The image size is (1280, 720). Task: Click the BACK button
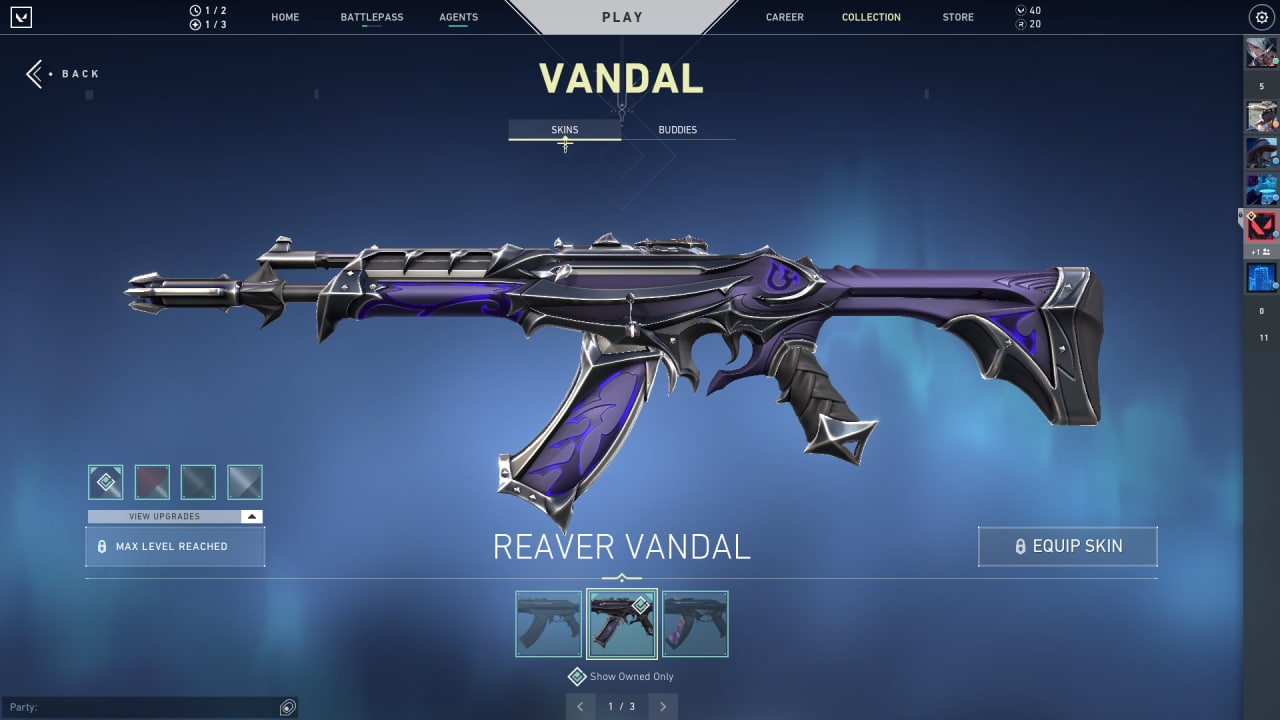coord(63,73)
